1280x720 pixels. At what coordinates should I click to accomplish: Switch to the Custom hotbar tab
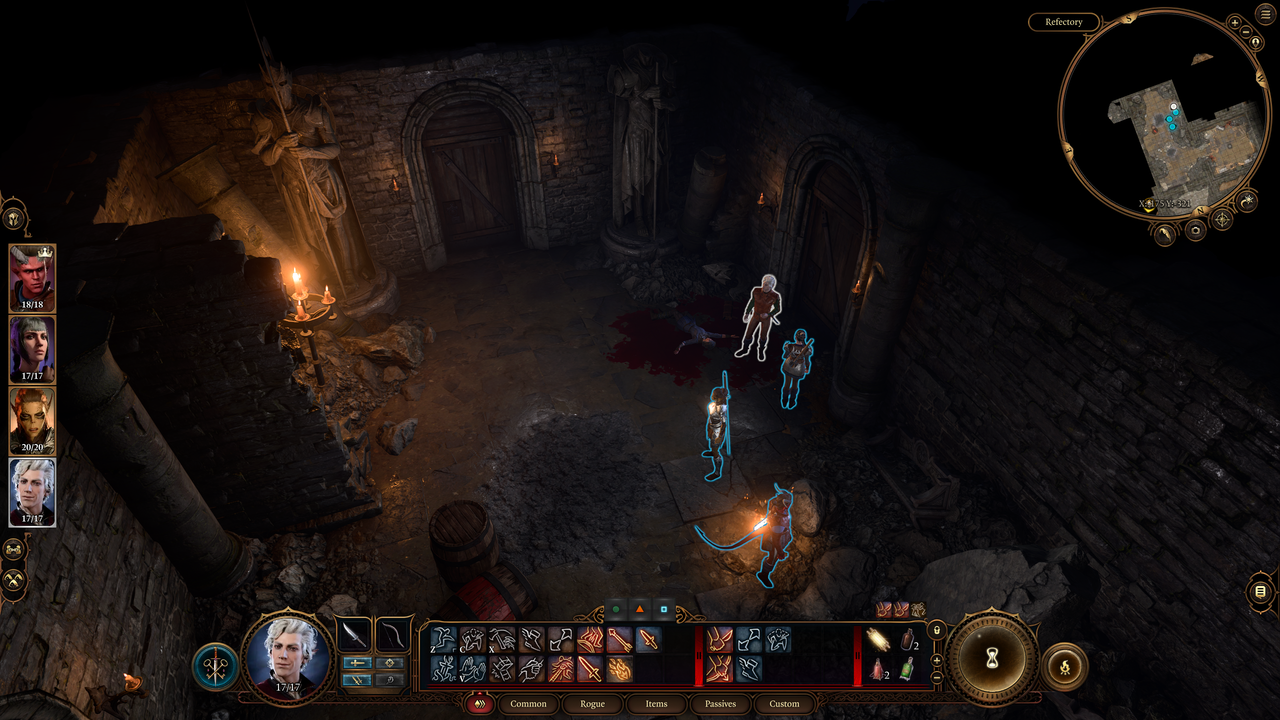(784, 704)
